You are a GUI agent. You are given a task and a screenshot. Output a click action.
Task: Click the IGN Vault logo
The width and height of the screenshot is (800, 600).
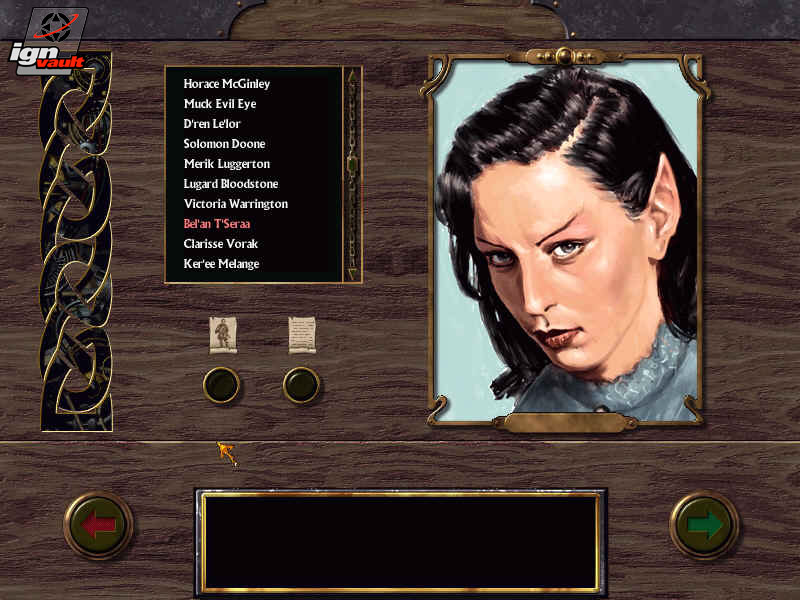(46, 41)
